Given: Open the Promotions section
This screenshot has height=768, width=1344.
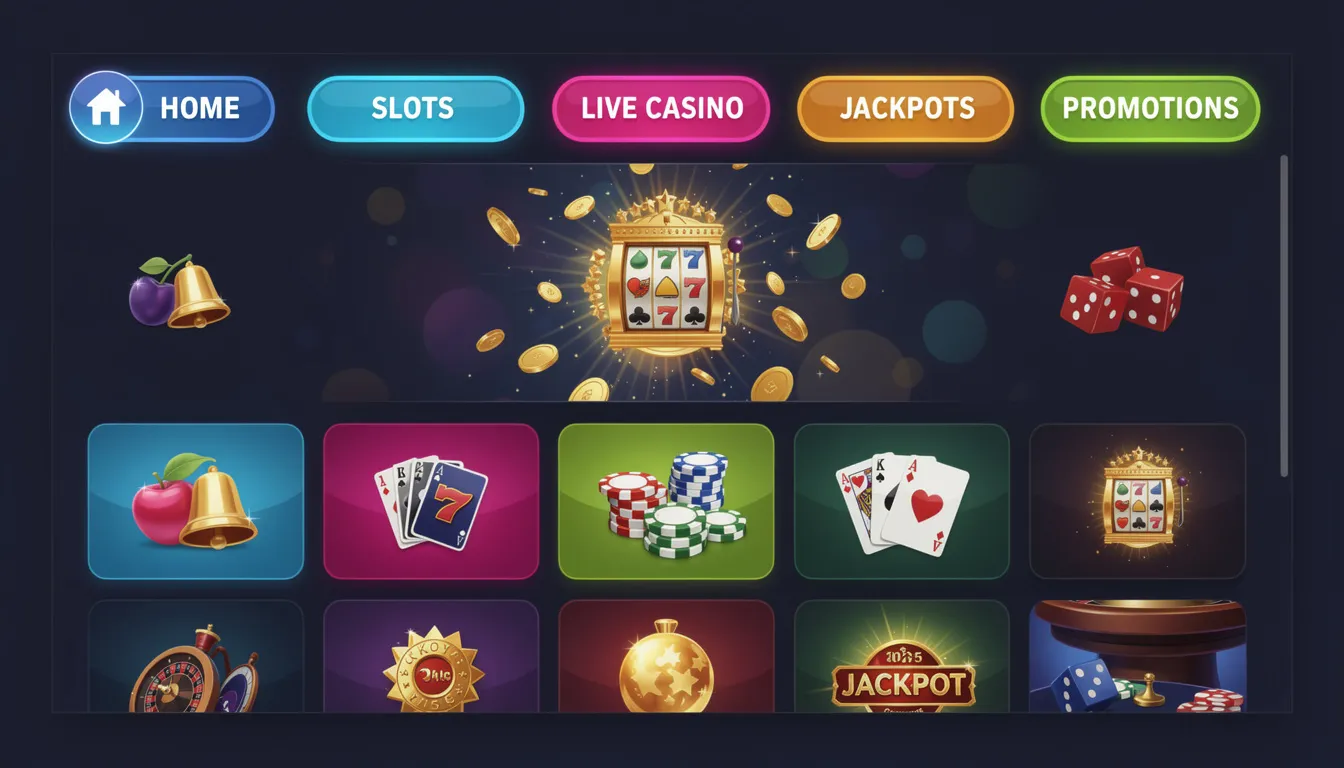Looking at the screenshot, I should coord(1149,108).
